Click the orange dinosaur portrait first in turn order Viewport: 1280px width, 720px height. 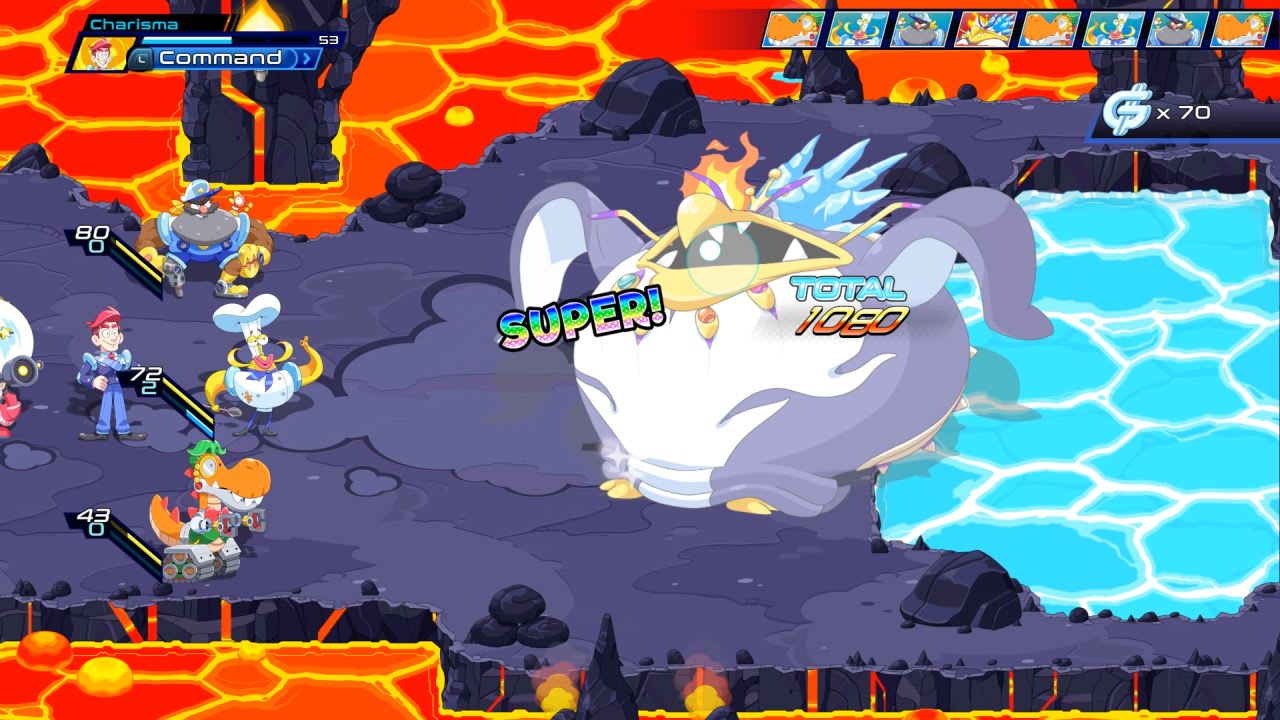pyautogui.click(x=793, y=30)
